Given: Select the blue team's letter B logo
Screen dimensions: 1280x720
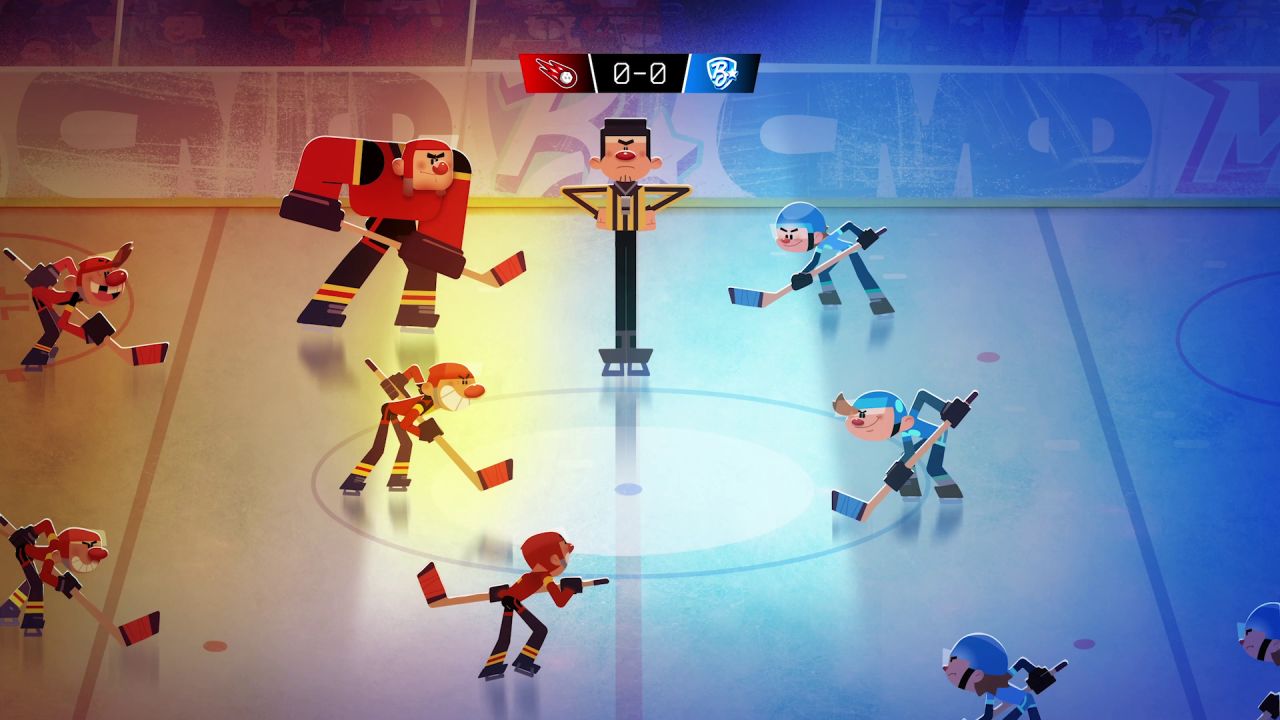Looking at the screenshot, I should (721, 74).
